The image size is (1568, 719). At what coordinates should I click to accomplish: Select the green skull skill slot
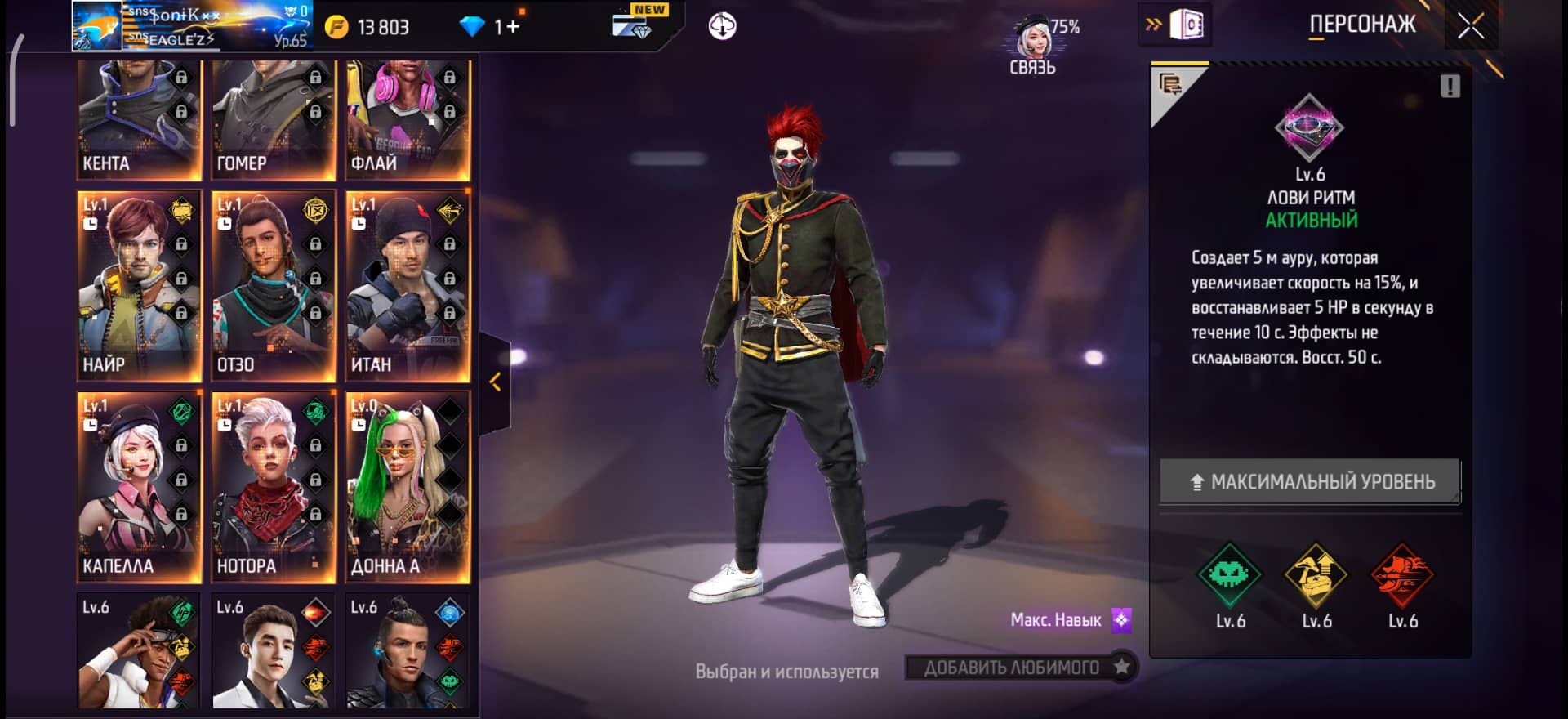pyautogui.click(x=1229, y=575)
